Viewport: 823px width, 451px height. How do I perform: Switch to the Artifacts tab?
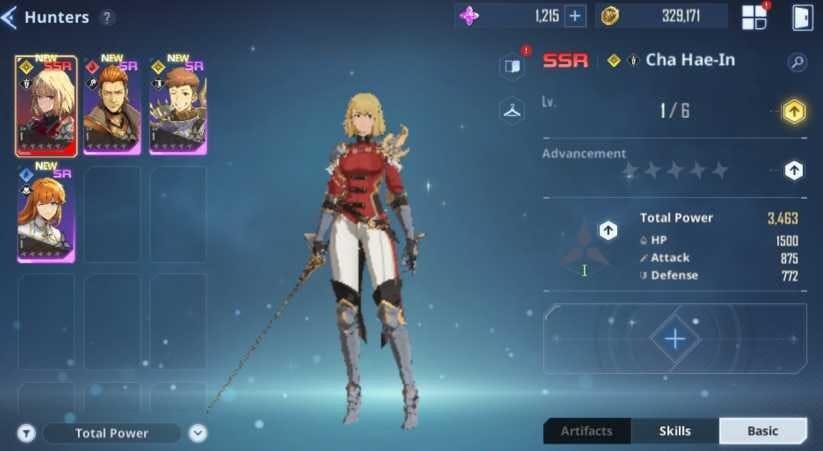(587, 431)
